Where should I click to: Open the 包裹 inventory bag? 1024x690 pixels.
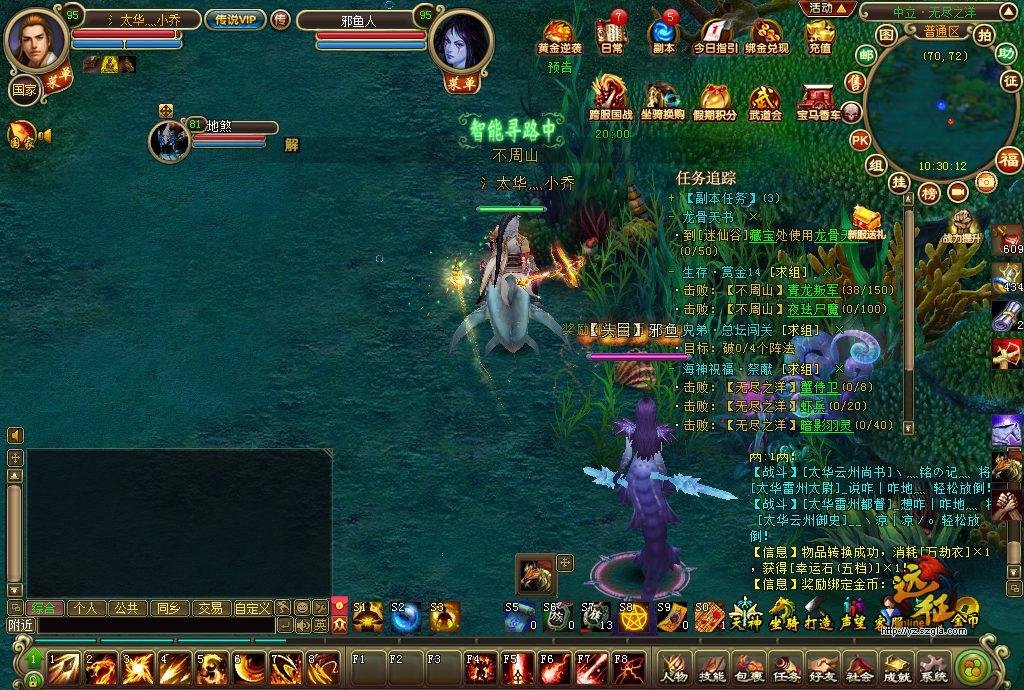point(749,667)
